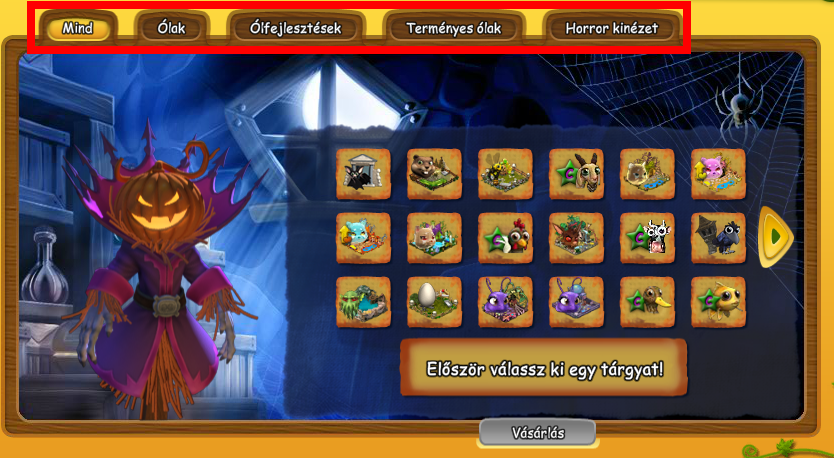Pick the blue creature upgrade item
The image size is (834, 458).
point(363,238)
